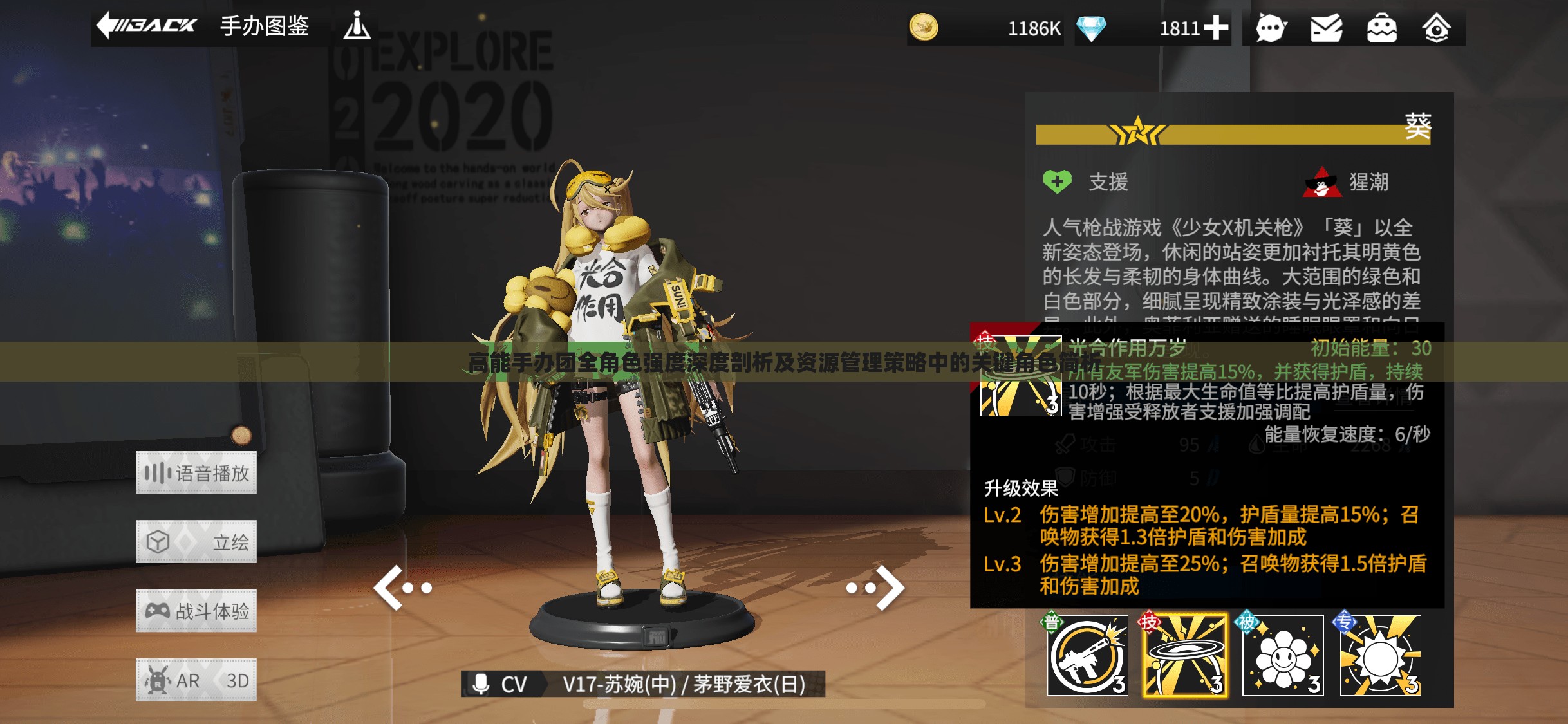Add diamonds with the plus button
This screenshot has height=724, width=1568.
click(1216, 28)
